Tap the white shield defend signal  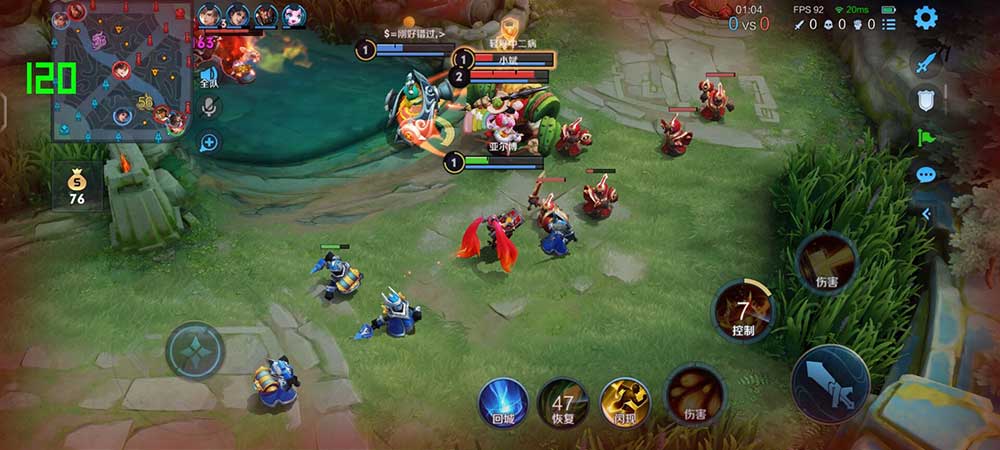[926, 100]
